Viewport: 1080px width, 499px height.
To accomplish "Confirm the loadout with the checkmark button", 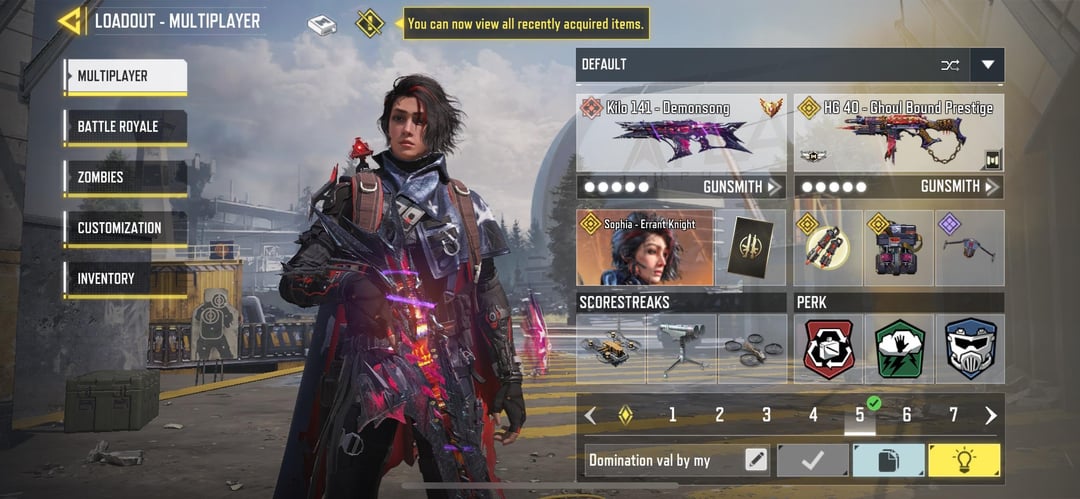I will pos(812,460).
